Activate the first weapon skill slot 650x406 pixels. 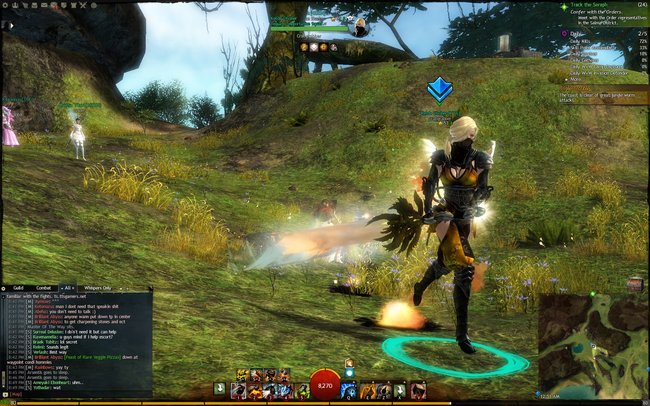click(239, 390)
